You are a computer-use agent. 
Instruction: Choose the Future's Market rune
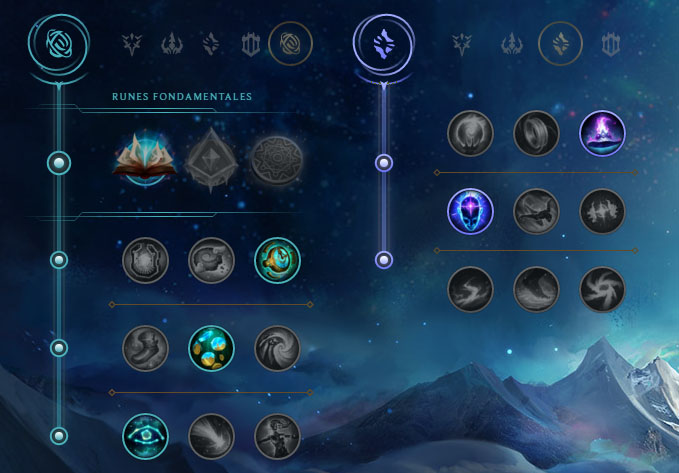point(145,348)
